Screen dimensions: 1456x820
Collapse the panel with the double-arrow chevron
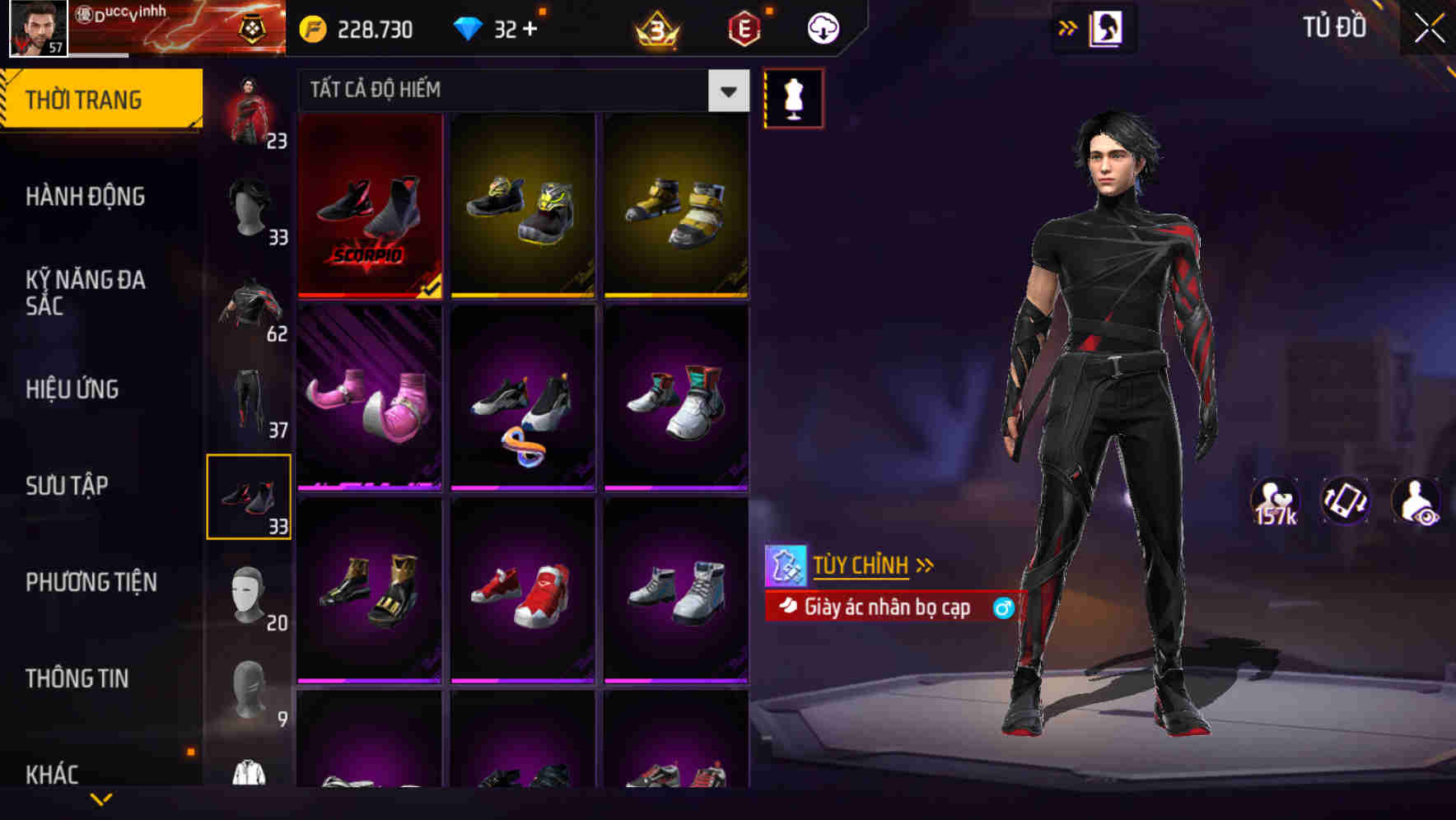point(1066,27)
